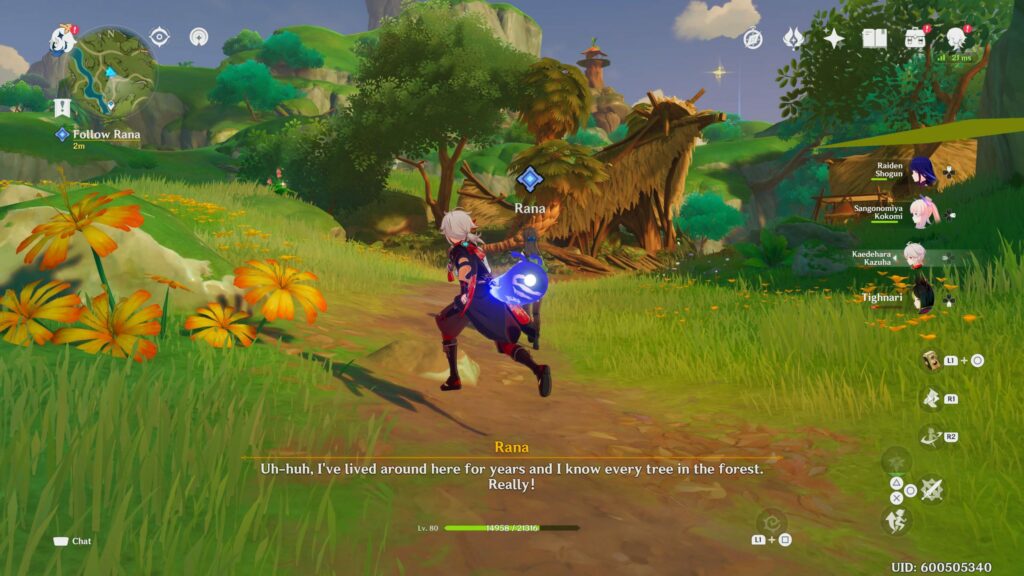Open the Paimon menu icon

pyautogui.click(x=63, y=40)
